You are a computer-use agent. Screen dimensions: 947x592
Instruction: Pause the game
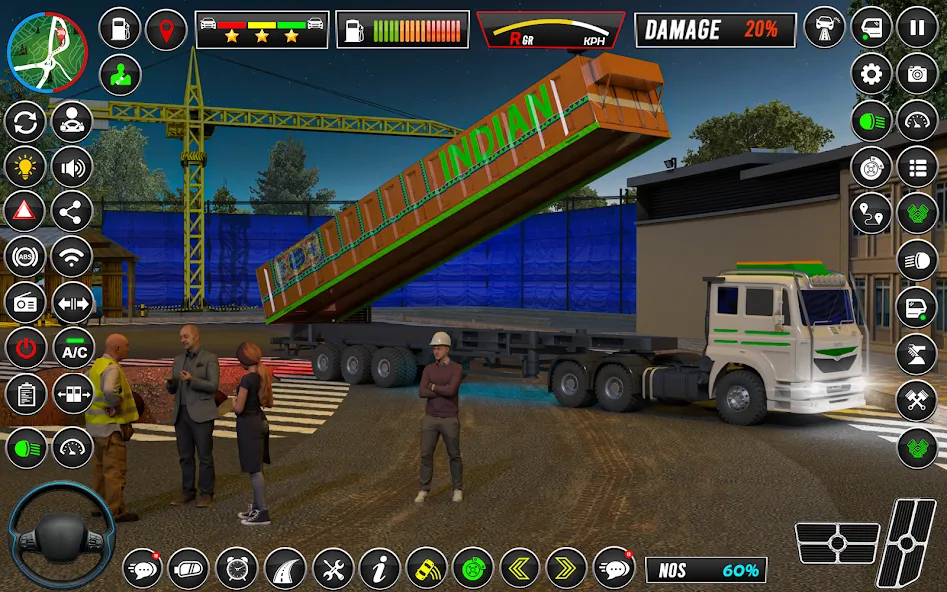(x=916, y=28)
